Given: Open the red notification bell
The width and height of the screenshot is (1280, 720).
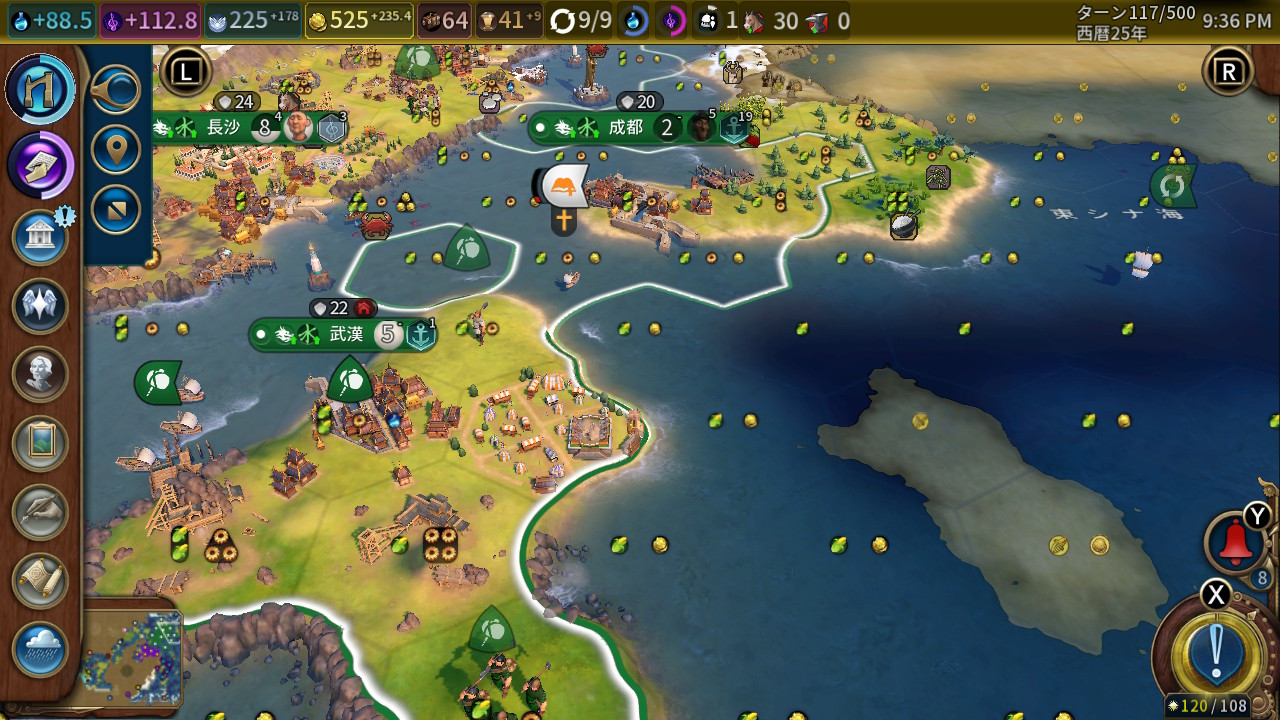Looking at the screenshot, I should click(x=1235, y=543).
